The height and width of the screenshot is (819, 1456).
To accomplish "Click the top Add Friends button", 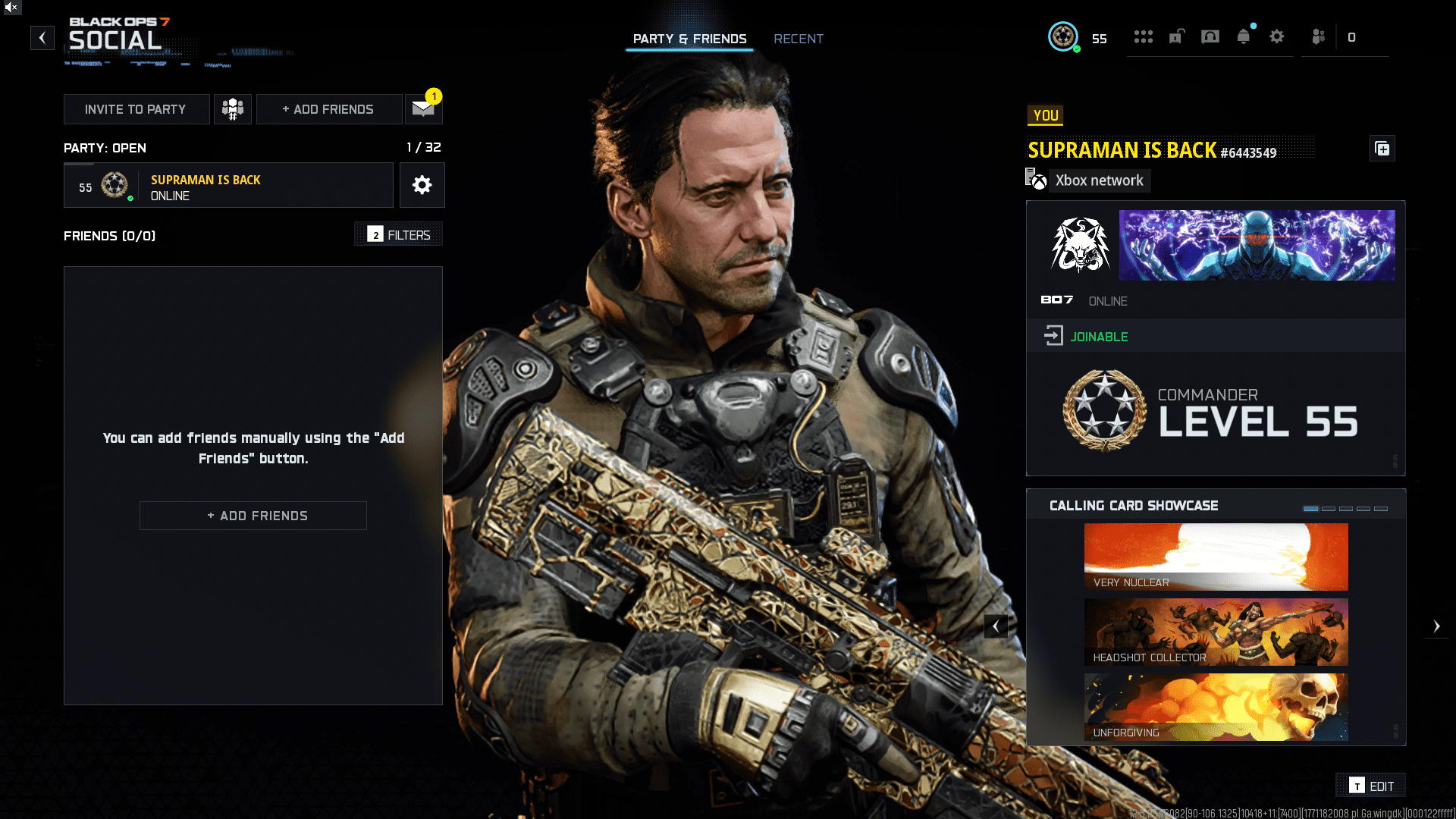I will tap(328, 109).
